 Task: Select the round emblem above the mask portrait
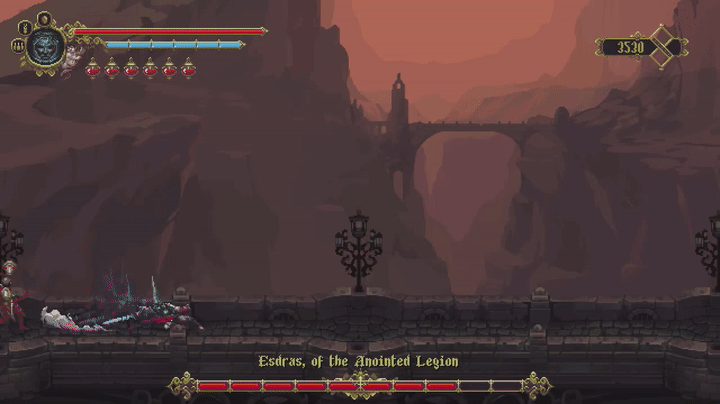(44, 17)
